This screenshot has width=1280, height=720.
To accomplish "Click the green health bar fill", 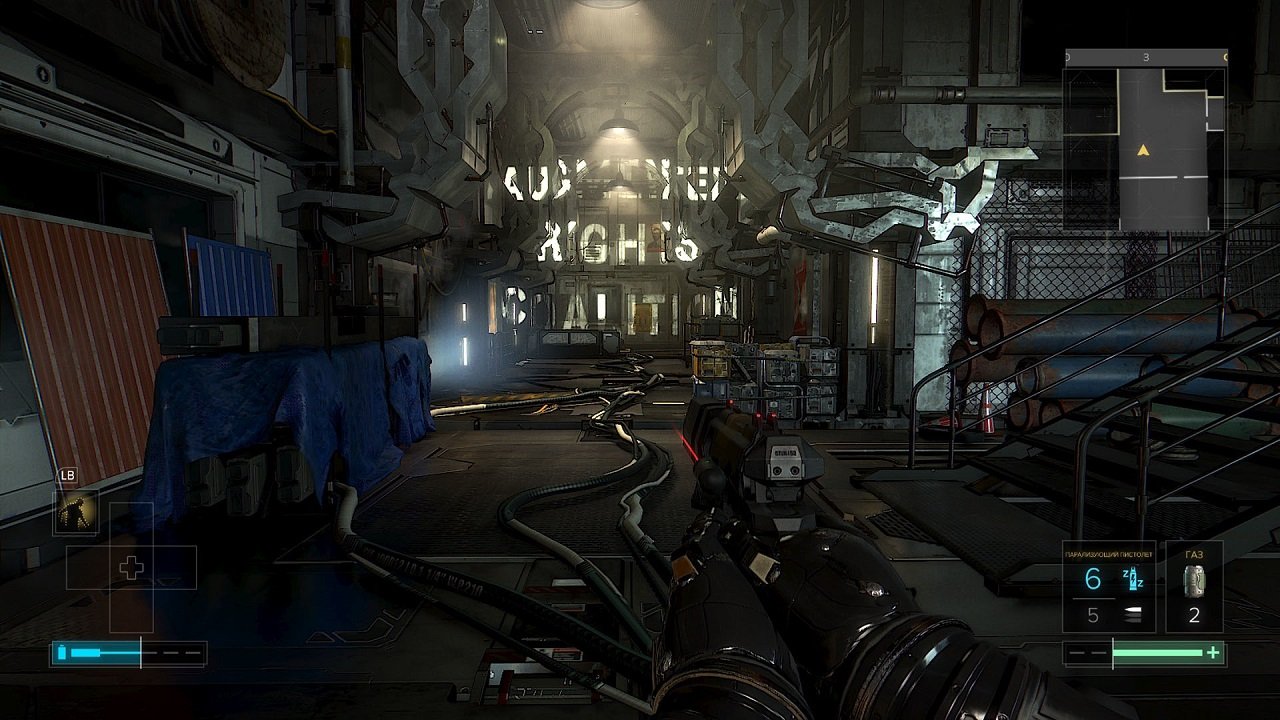I will click(x=1157, y=652).
